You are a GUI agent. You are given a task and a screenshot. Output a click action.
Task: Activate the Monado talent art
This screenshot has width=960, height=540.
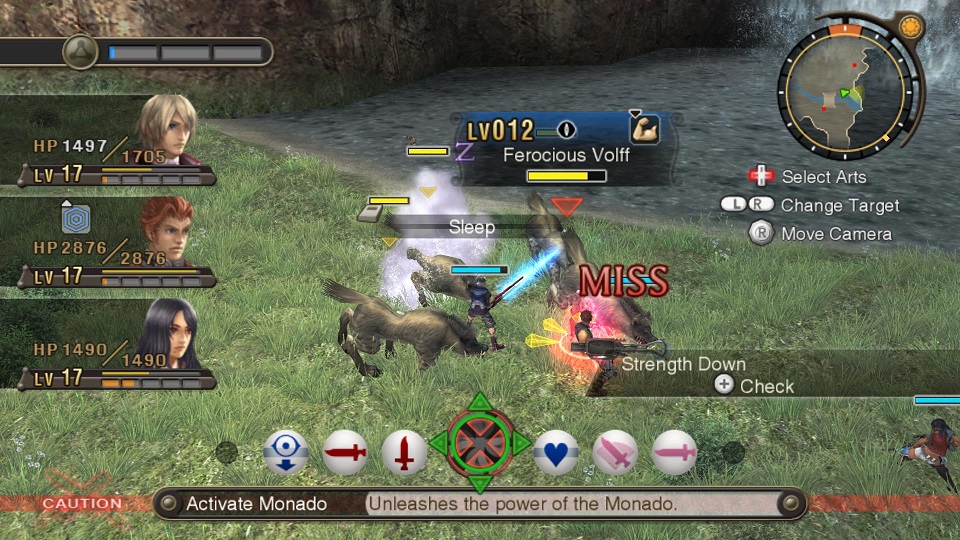pos(480,443)
